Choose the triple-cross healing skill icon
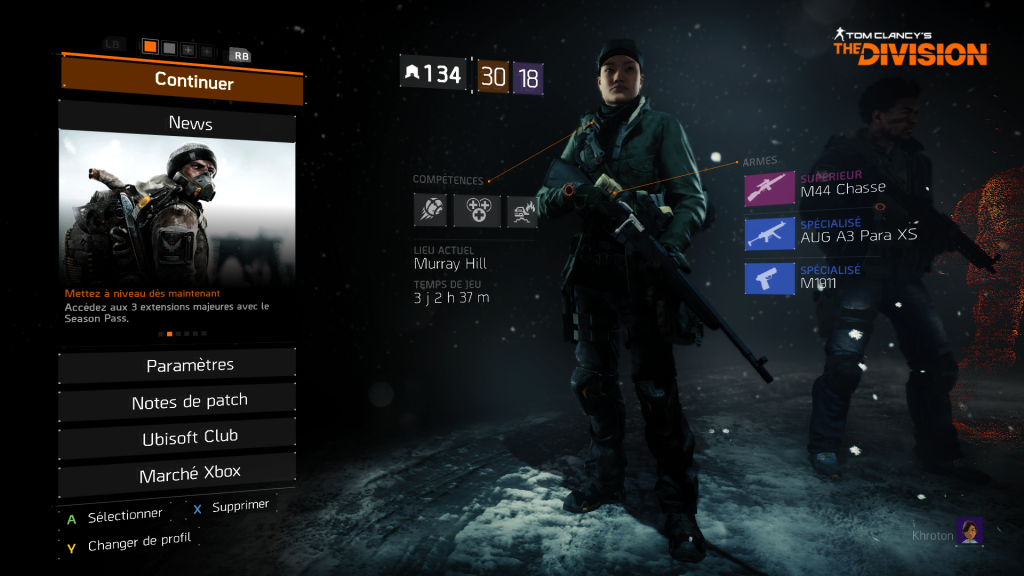 click(476, 210)
